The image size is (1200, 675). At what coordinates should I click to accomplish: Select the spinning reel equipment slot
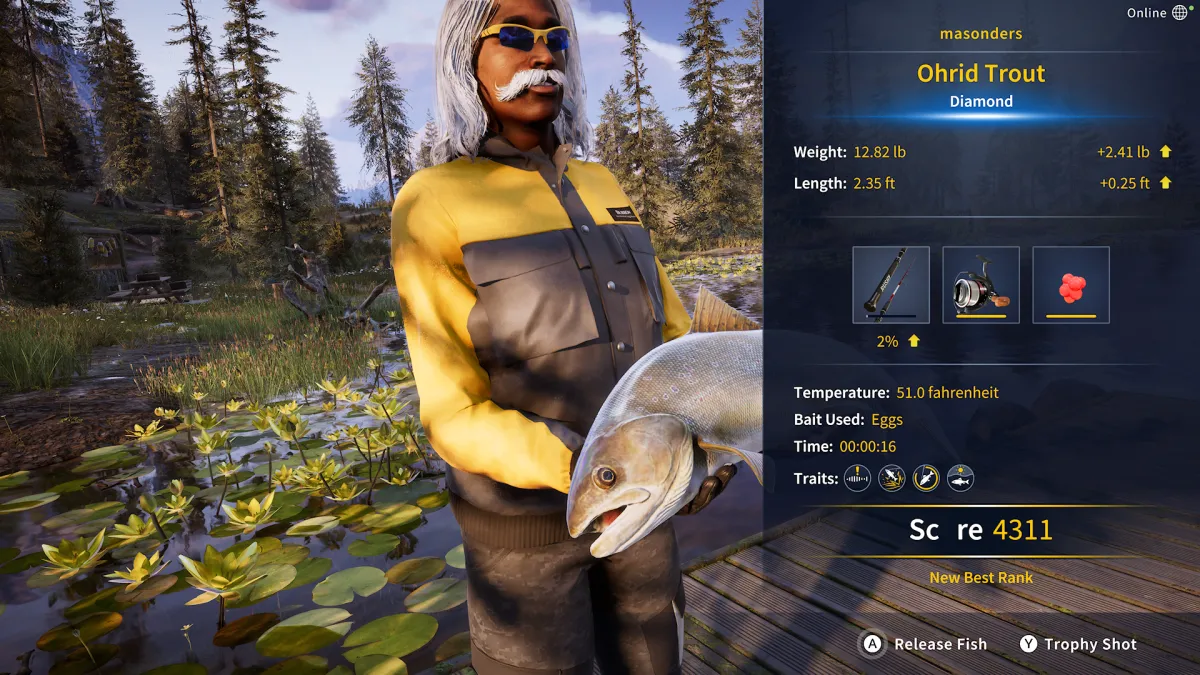[980, 285]
